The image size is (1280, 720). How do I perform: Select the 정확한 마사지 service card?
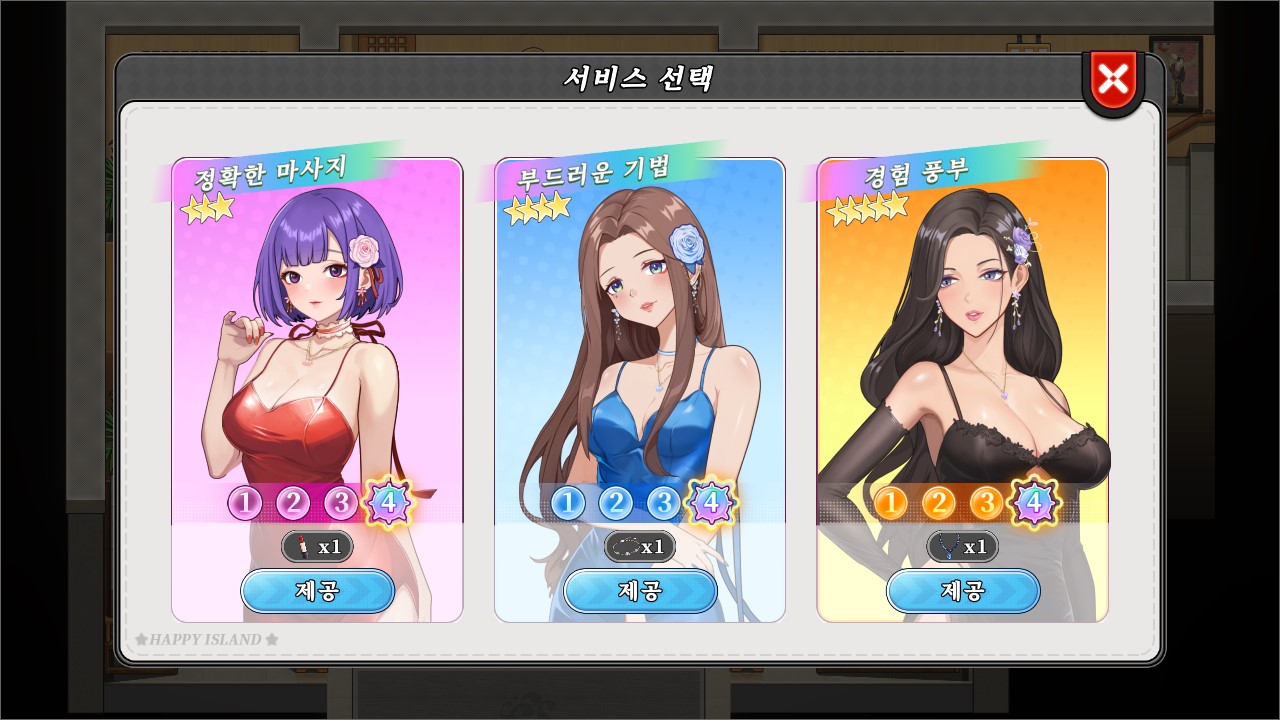[316, 330]
